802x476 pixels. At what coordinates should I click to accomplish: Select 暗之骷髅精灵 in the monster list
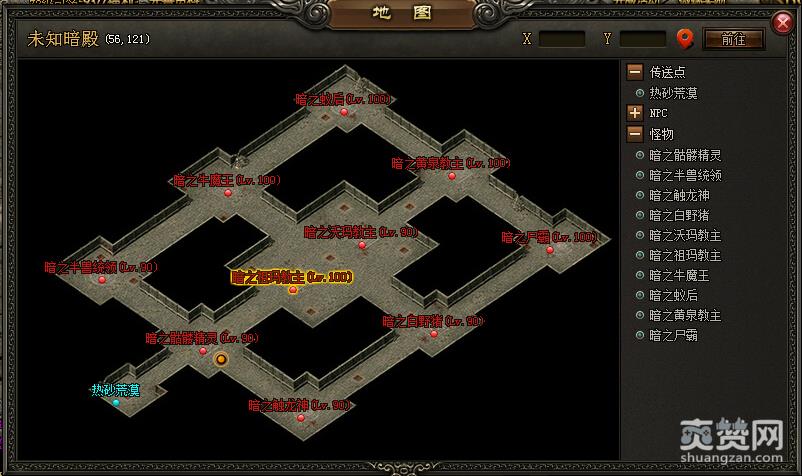tap(684, 155)
